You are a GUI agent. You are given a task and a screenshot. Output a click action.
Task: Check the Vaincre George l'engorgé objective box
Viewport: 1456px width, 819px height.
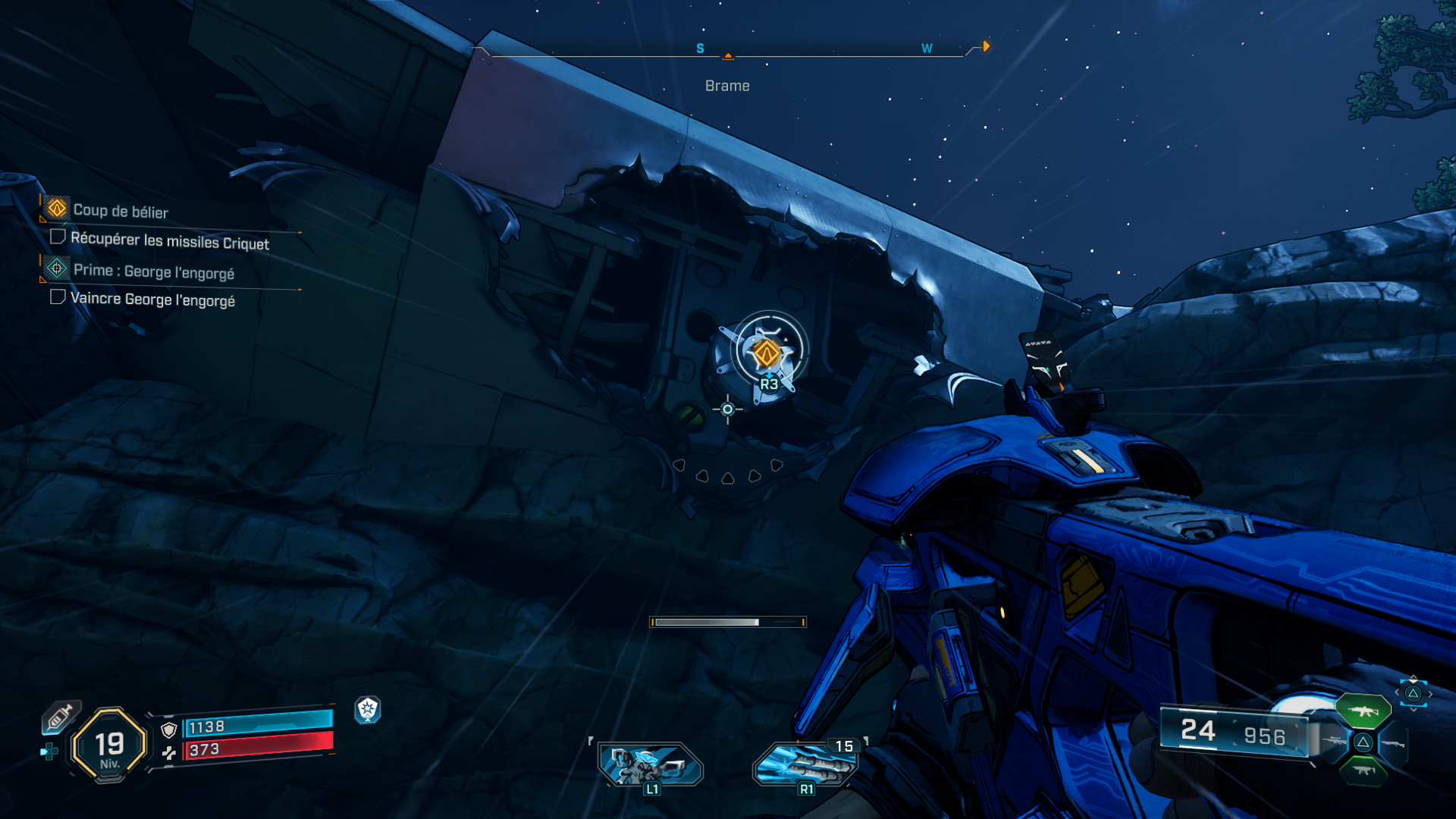[58, 297]
